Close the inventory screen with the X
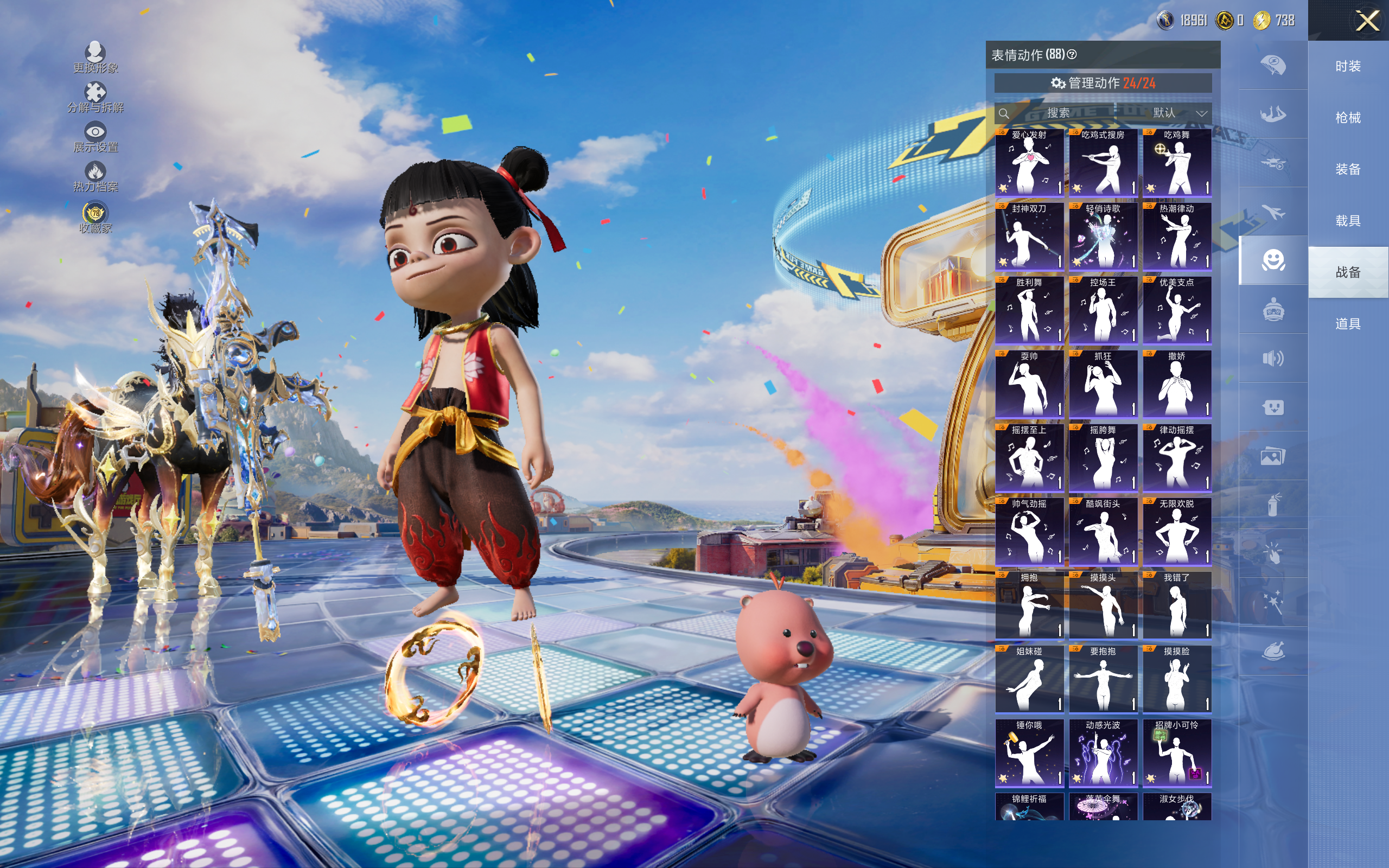The image size is (1389, 868). click(x=1367, y=21)
